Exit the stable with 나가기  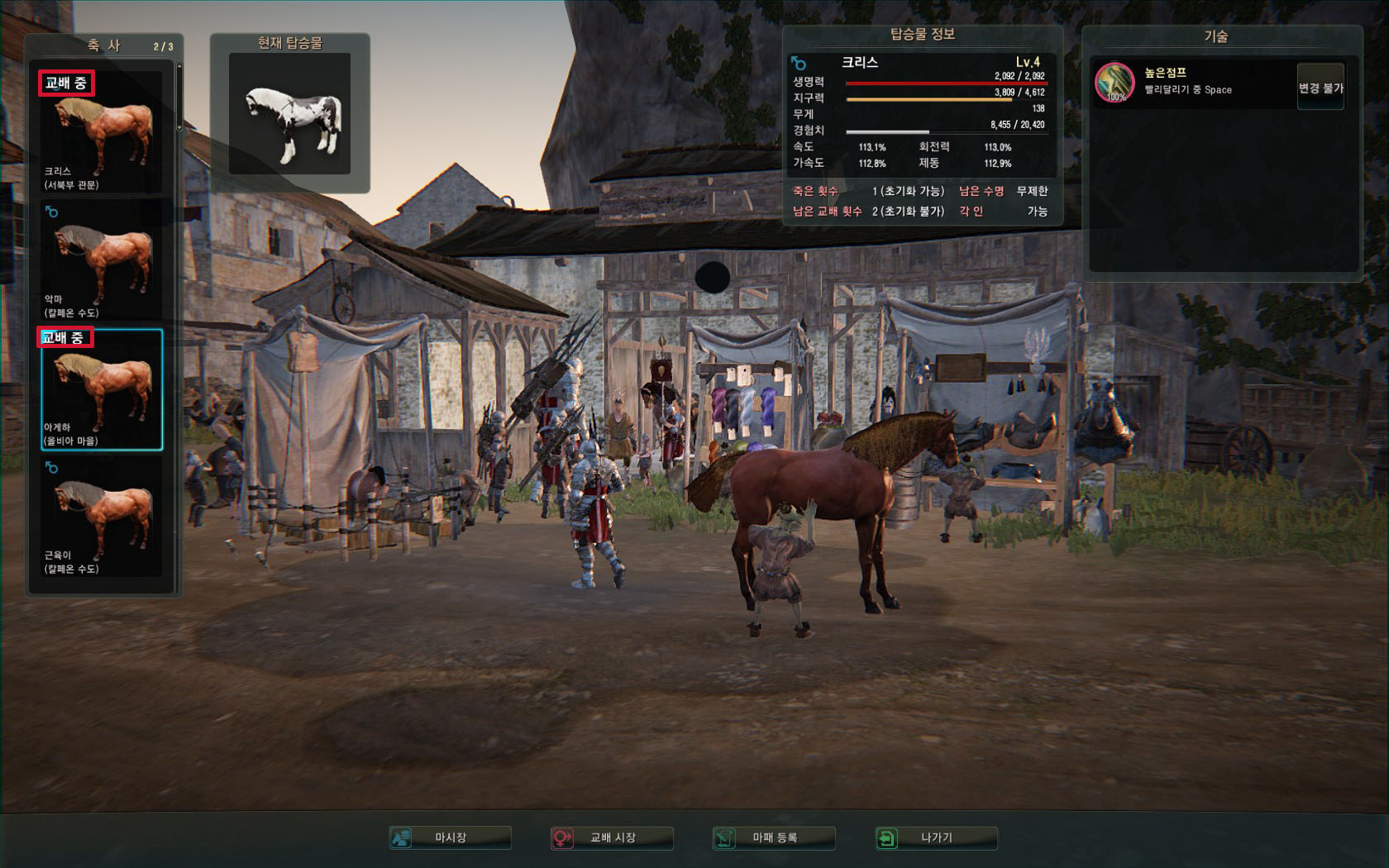[936, 837]
